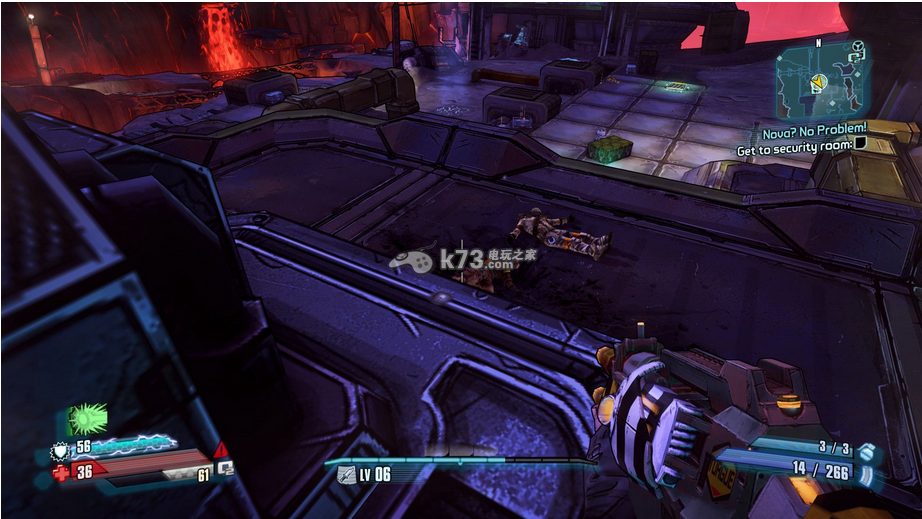Click the shield emblem icon
This screenshot has width=922, height=519.
(x=60, y=449)
